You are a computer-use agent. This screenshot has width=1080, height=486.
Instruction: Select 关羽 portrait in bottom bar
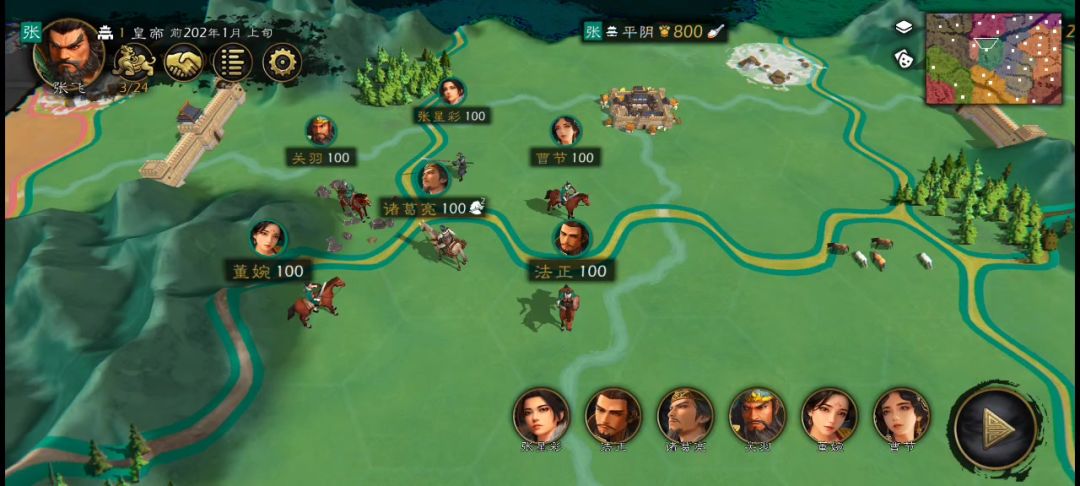(x=757, y=416)
